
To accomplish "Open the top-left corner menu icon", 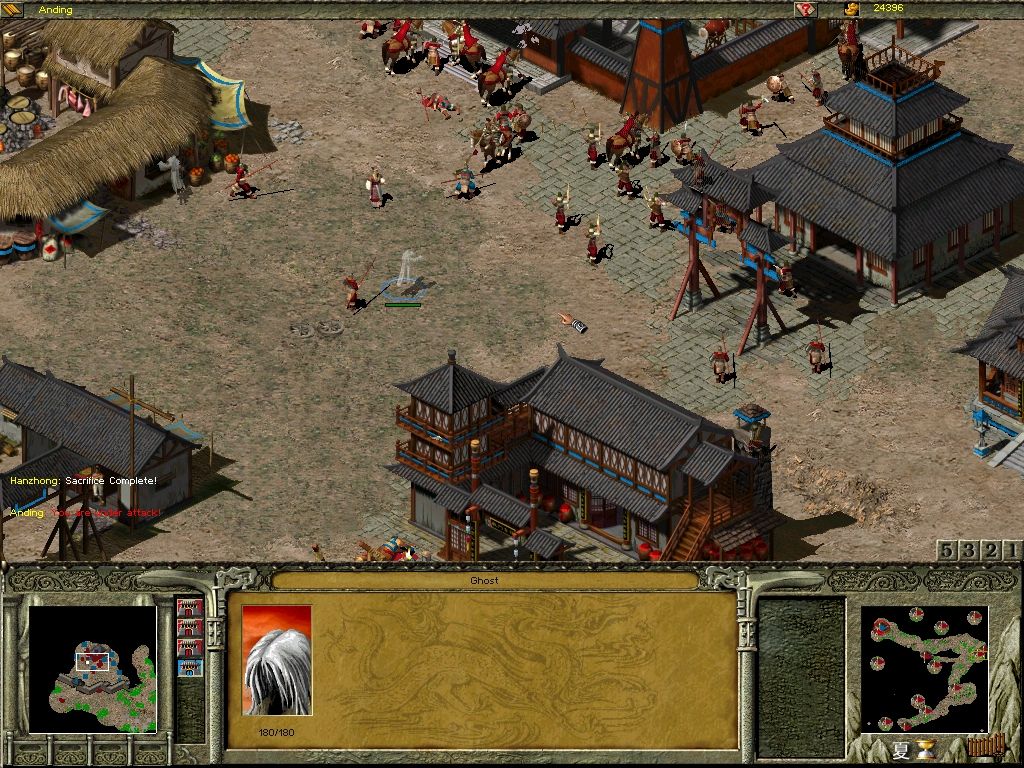I will [12, 9].
